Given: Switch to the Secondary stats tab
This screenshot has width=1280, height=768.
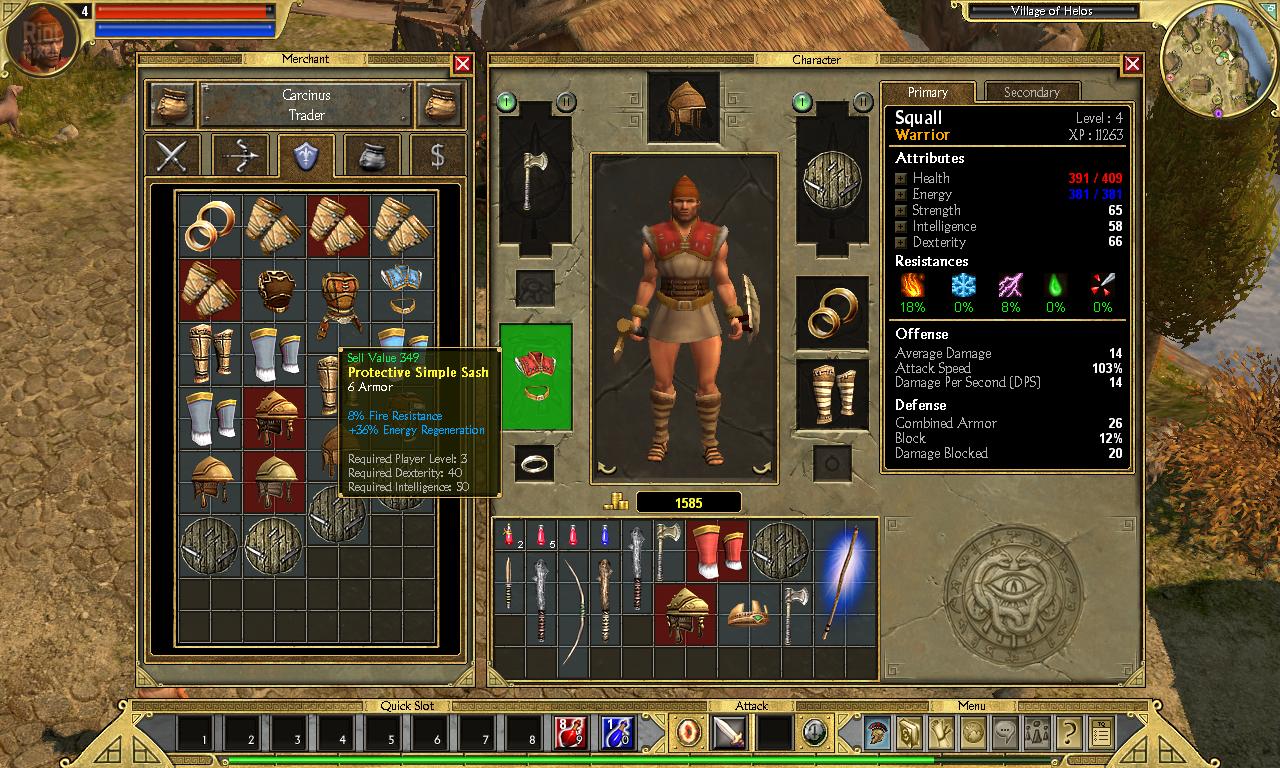Looking at the screenshot, I should click(x=1031, y=92).
